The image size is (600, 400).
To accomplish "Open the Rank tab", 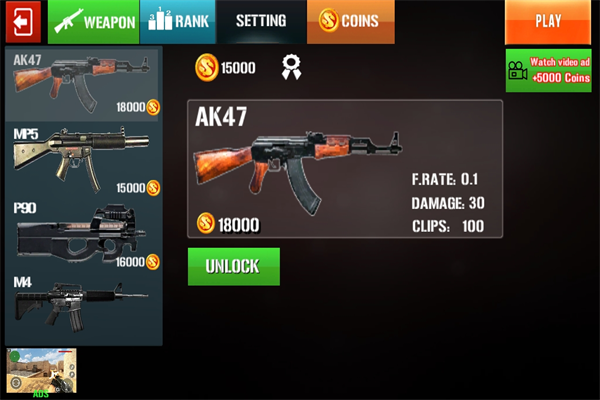I will coord(176,21).
